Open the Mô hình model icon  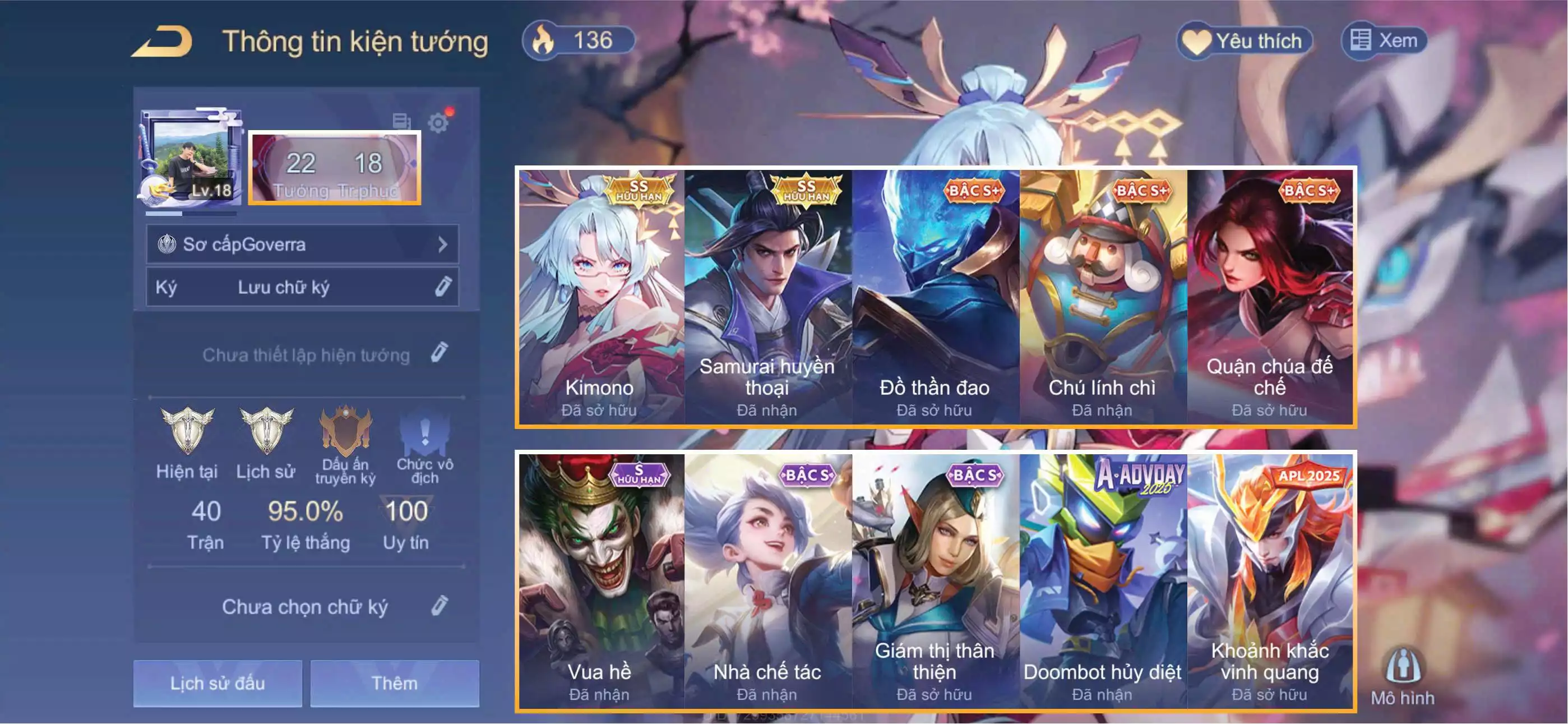(1403, 675)
